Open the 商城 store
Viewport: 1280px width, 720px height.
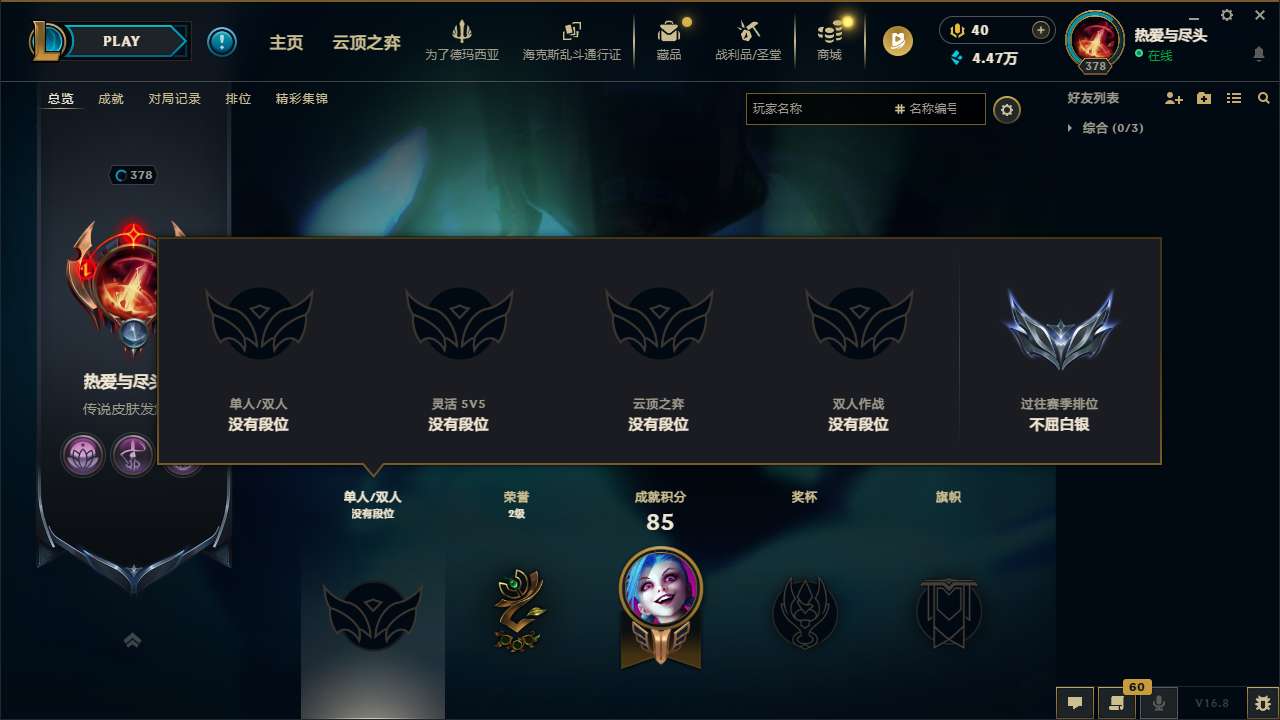(x=829, y=41)
